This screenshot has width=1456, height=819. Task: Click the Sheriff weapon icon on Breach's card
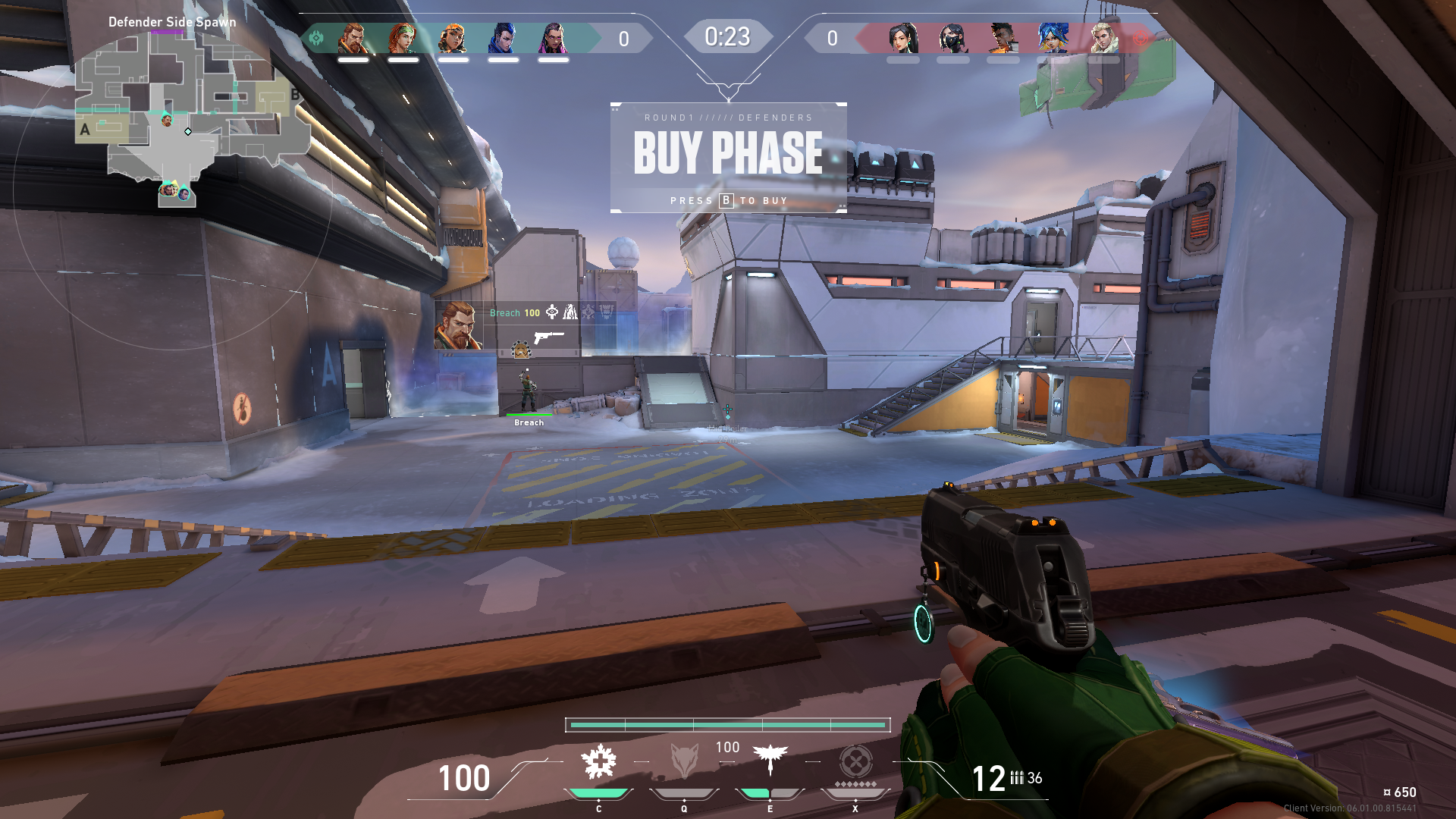pyautogui.click(x=548, y=337)
